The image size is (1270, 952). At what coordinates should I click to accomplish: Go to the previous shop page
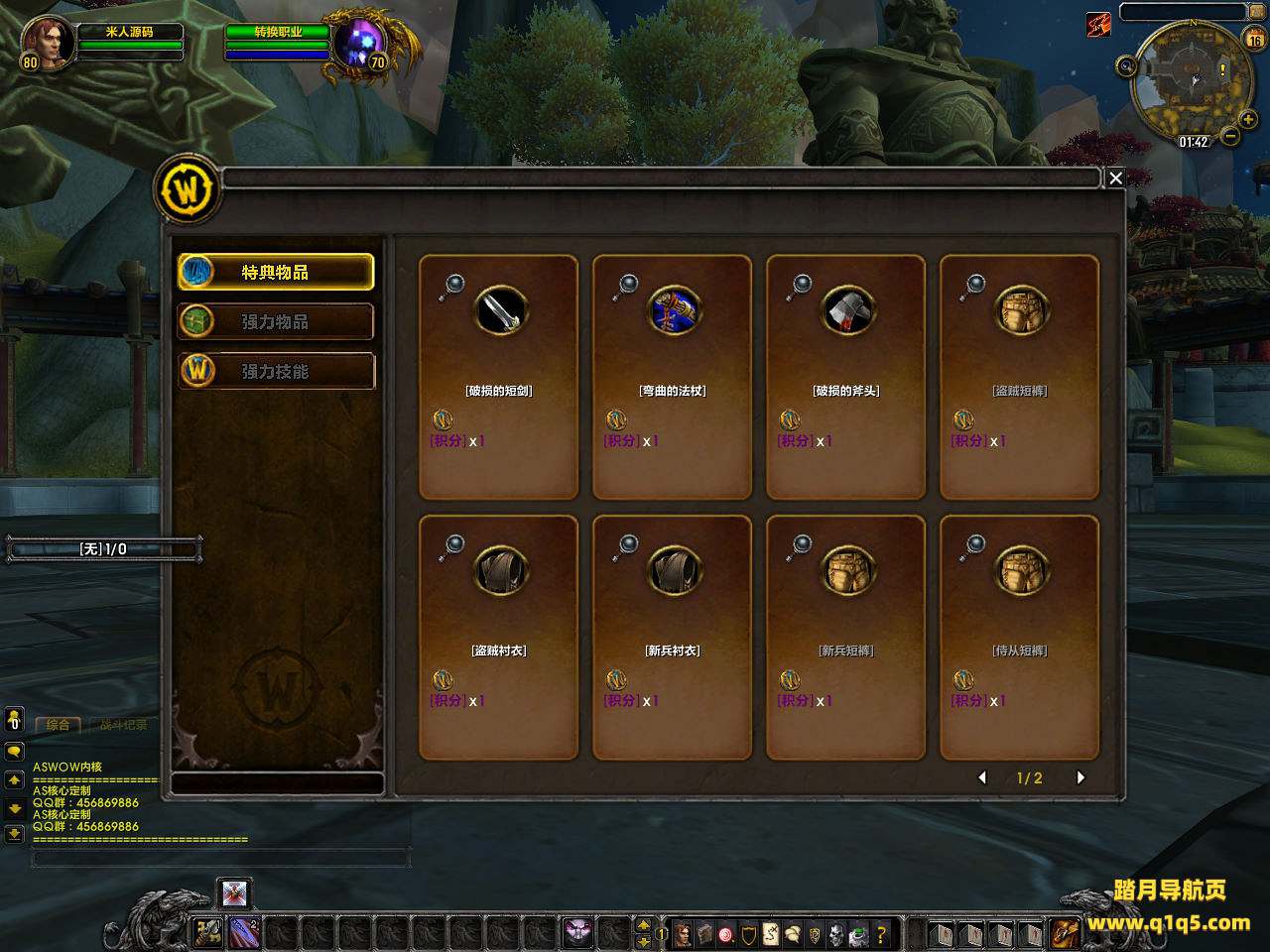click(982, 777)
